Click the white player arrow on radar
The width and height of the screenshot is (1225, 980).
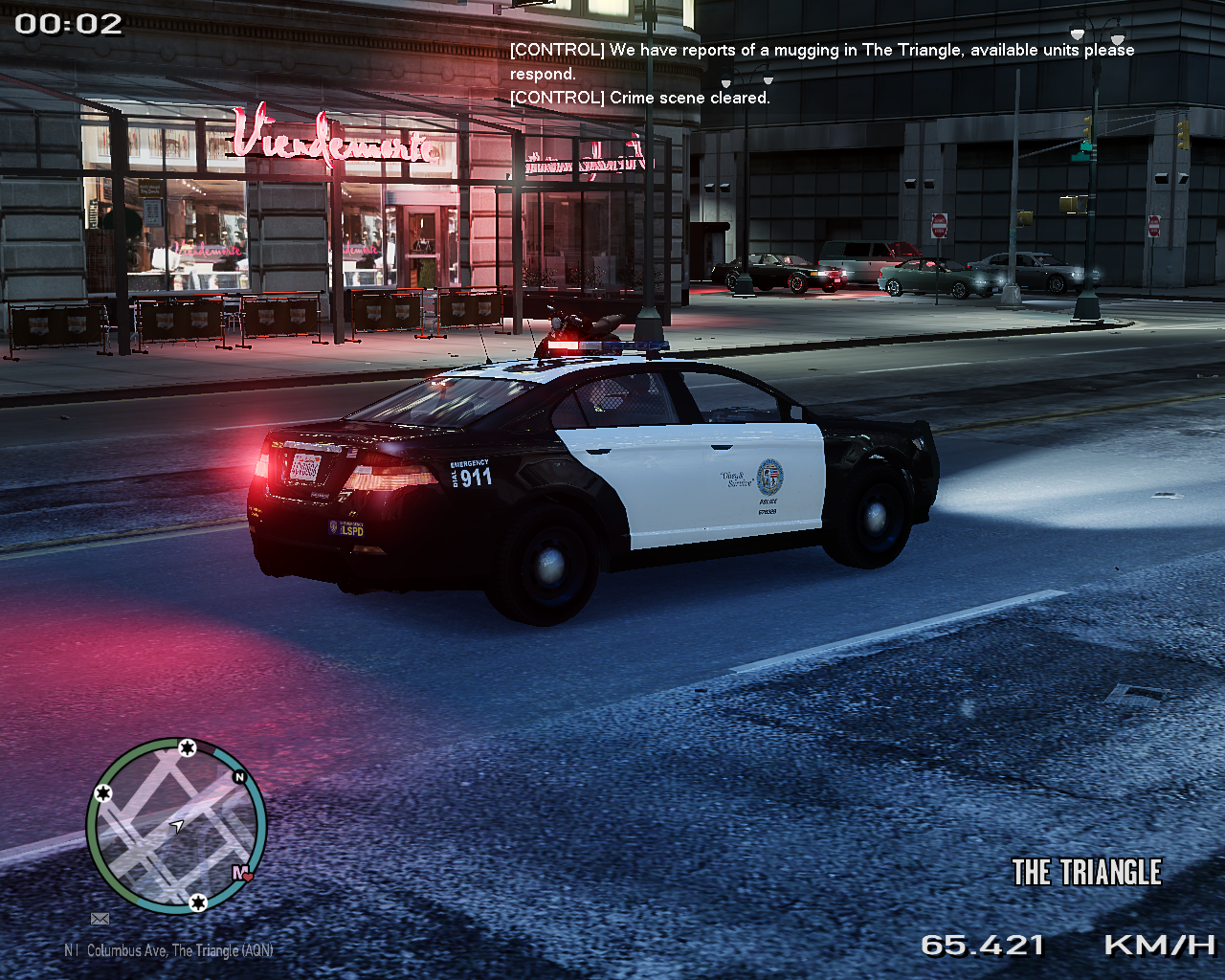(177, 825)
